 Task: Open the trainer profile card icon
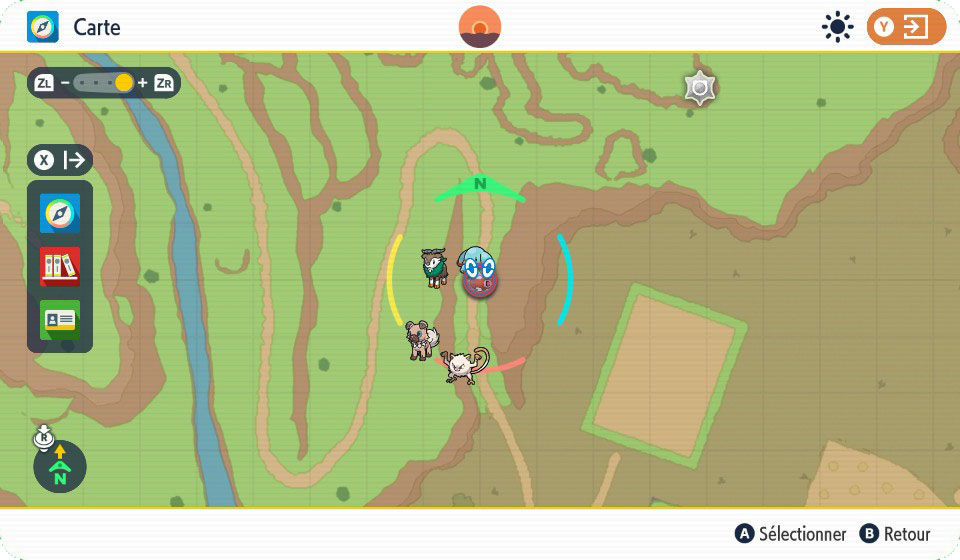pos(60,320)
